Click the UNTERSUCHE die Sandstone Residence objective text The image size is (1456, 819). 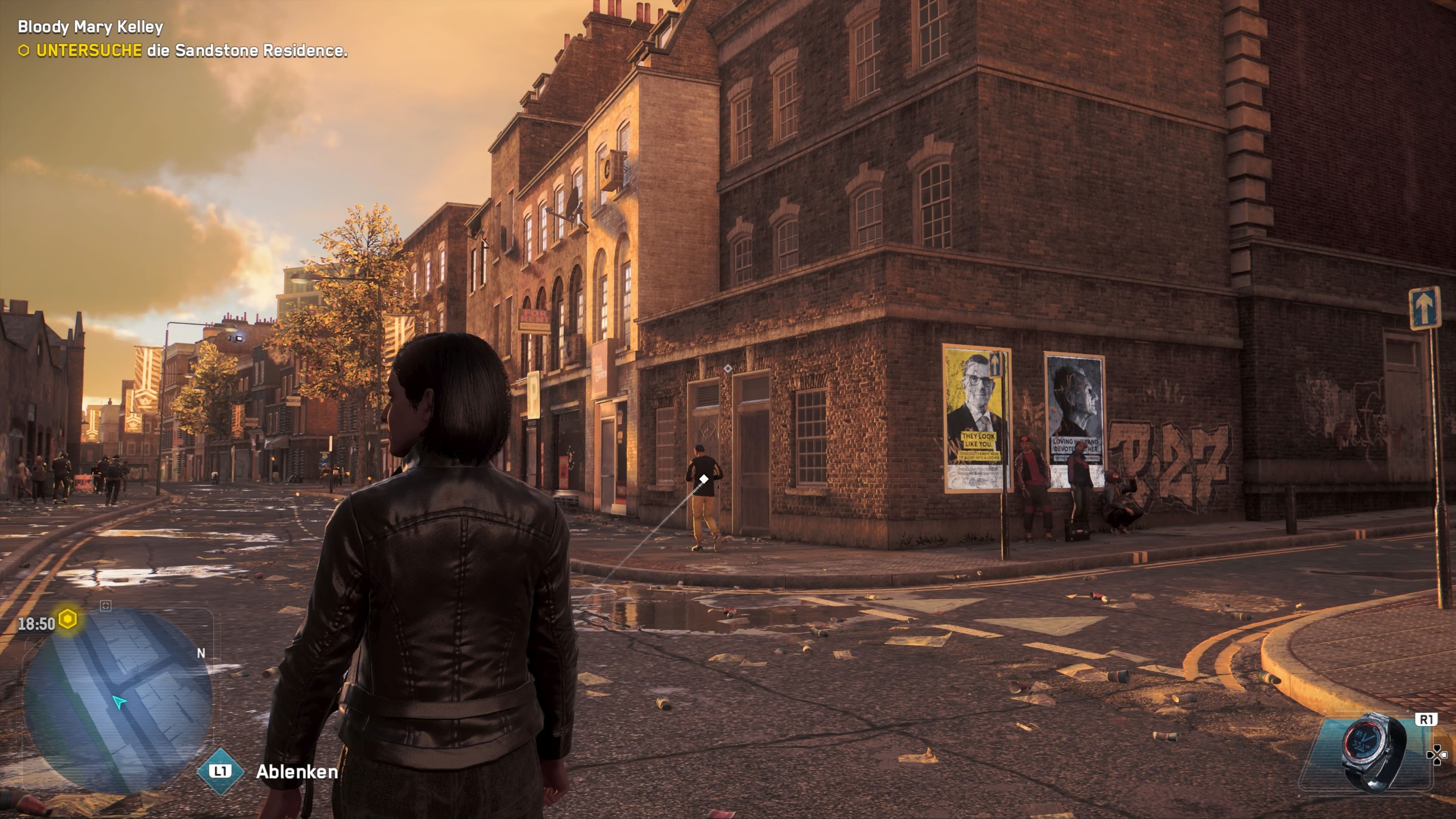192,51
